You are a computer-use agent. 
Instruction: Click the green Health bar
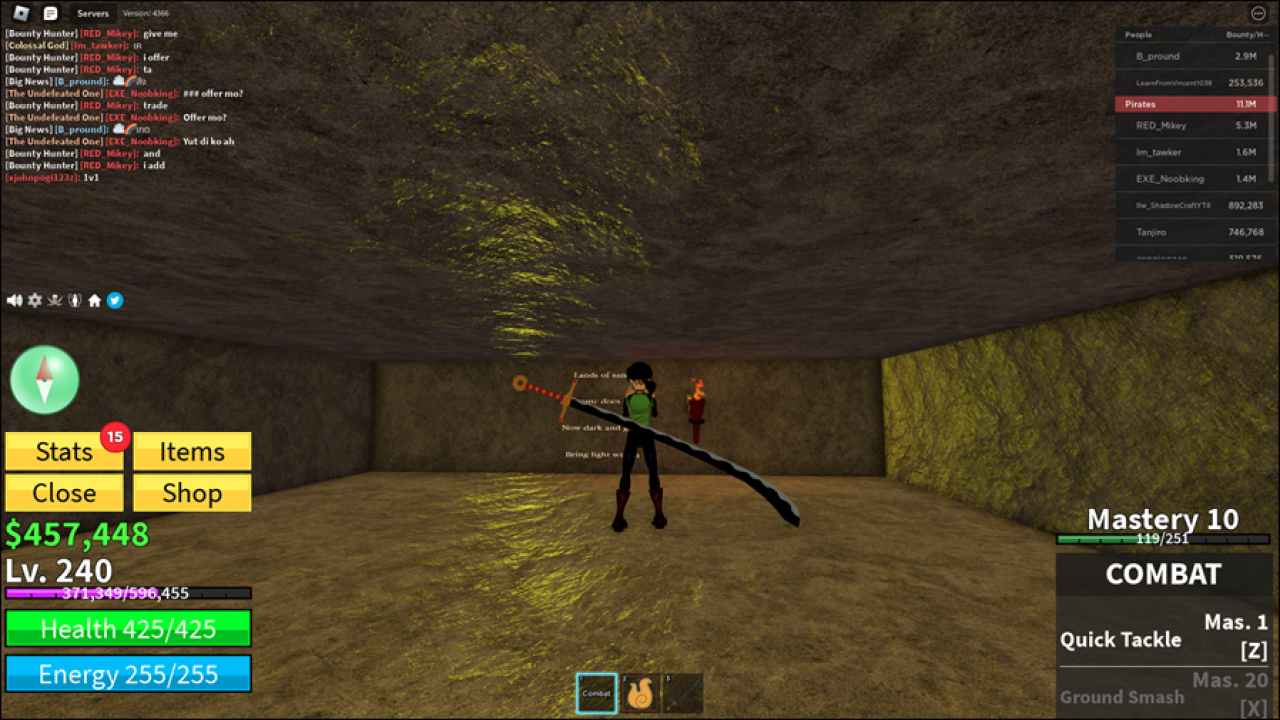tap(127, 628)
